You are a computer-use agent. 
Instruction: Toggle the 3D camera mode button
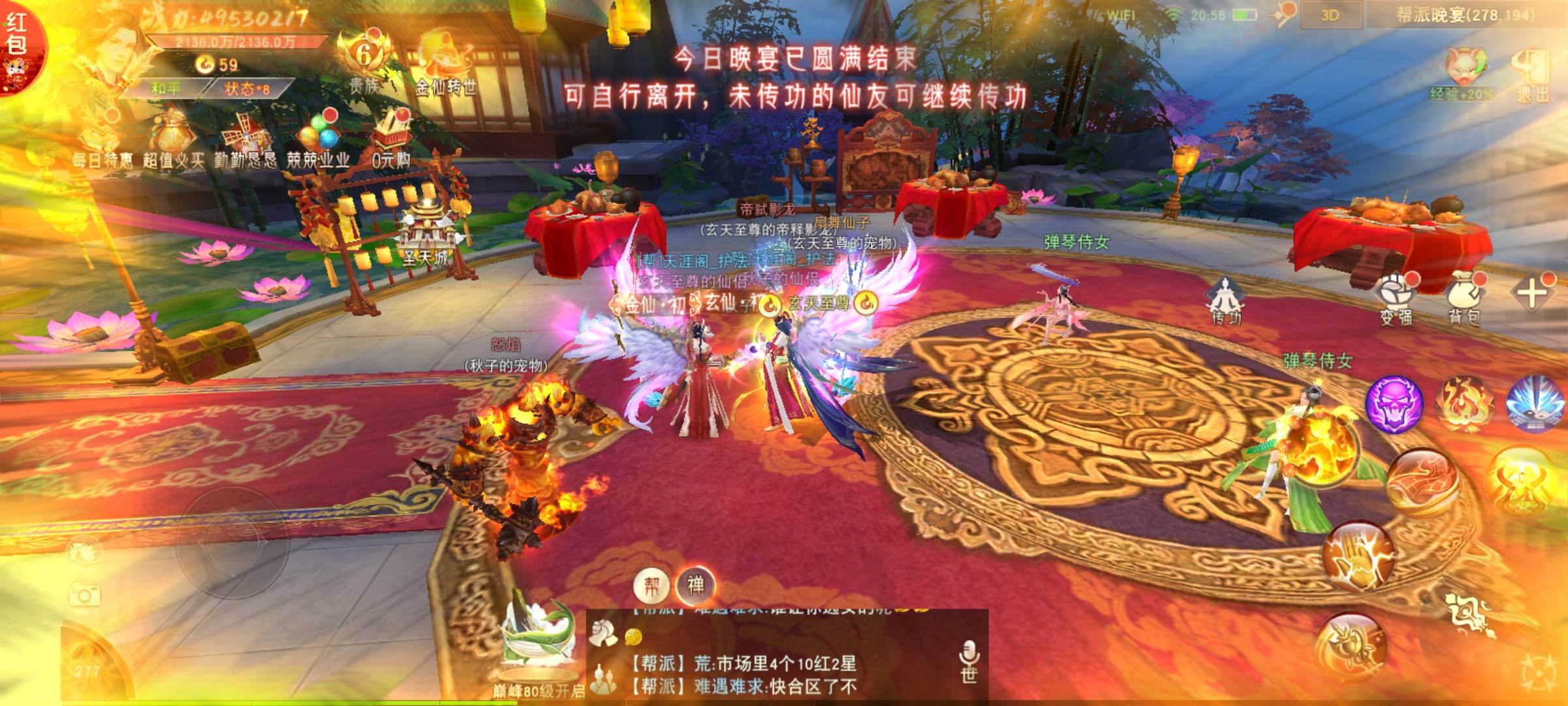pyautogui.click(x=1330, y=16)
